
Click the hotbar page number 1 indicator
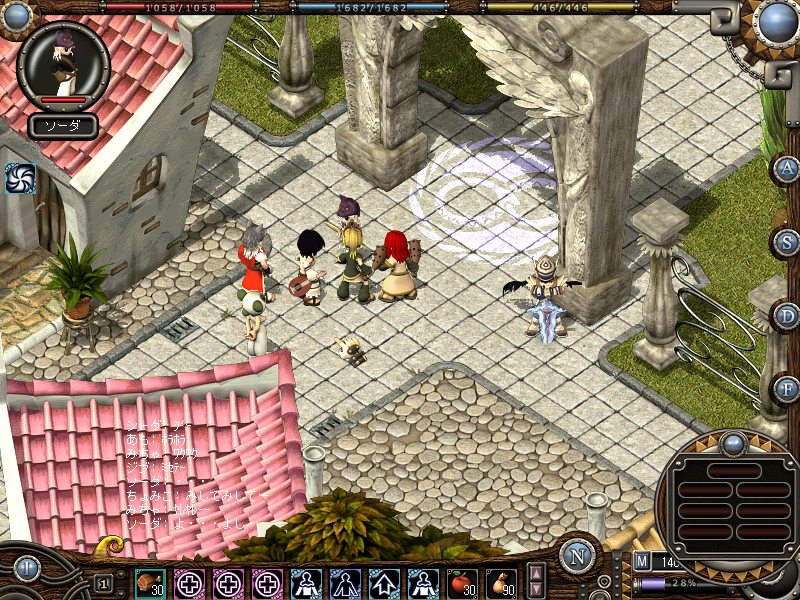click(x=103, y=582)
